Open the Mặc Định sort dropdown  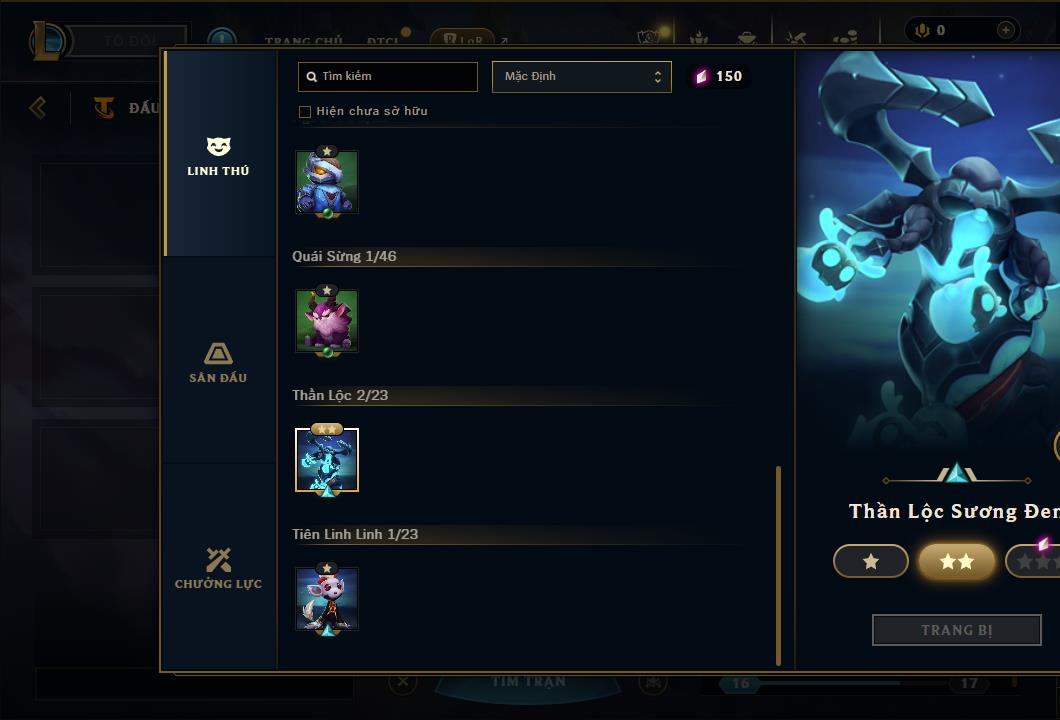tap(581, 77)
